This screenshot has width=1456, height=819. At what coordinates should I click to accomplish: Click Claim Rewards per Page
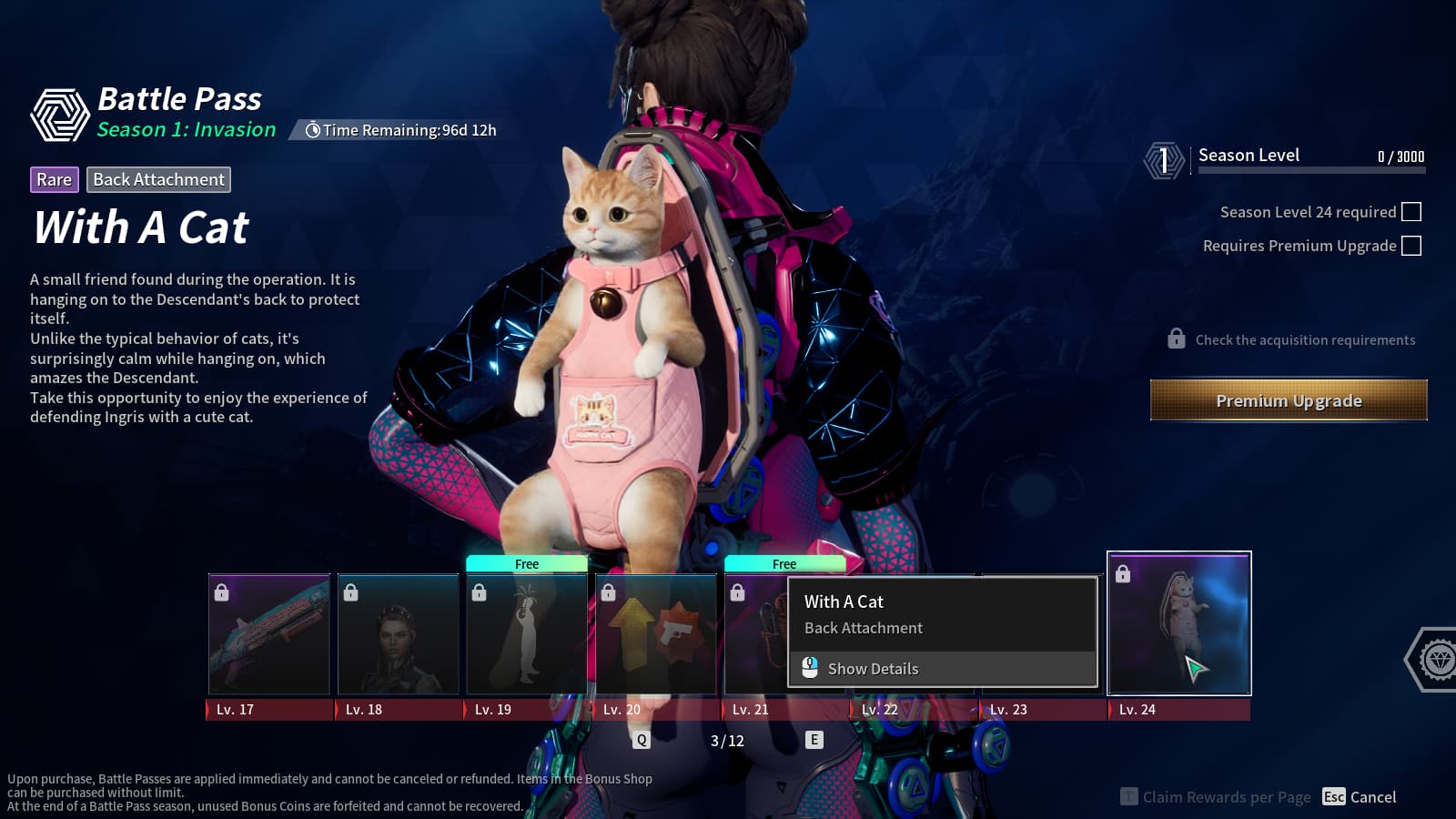point(1216,797)
